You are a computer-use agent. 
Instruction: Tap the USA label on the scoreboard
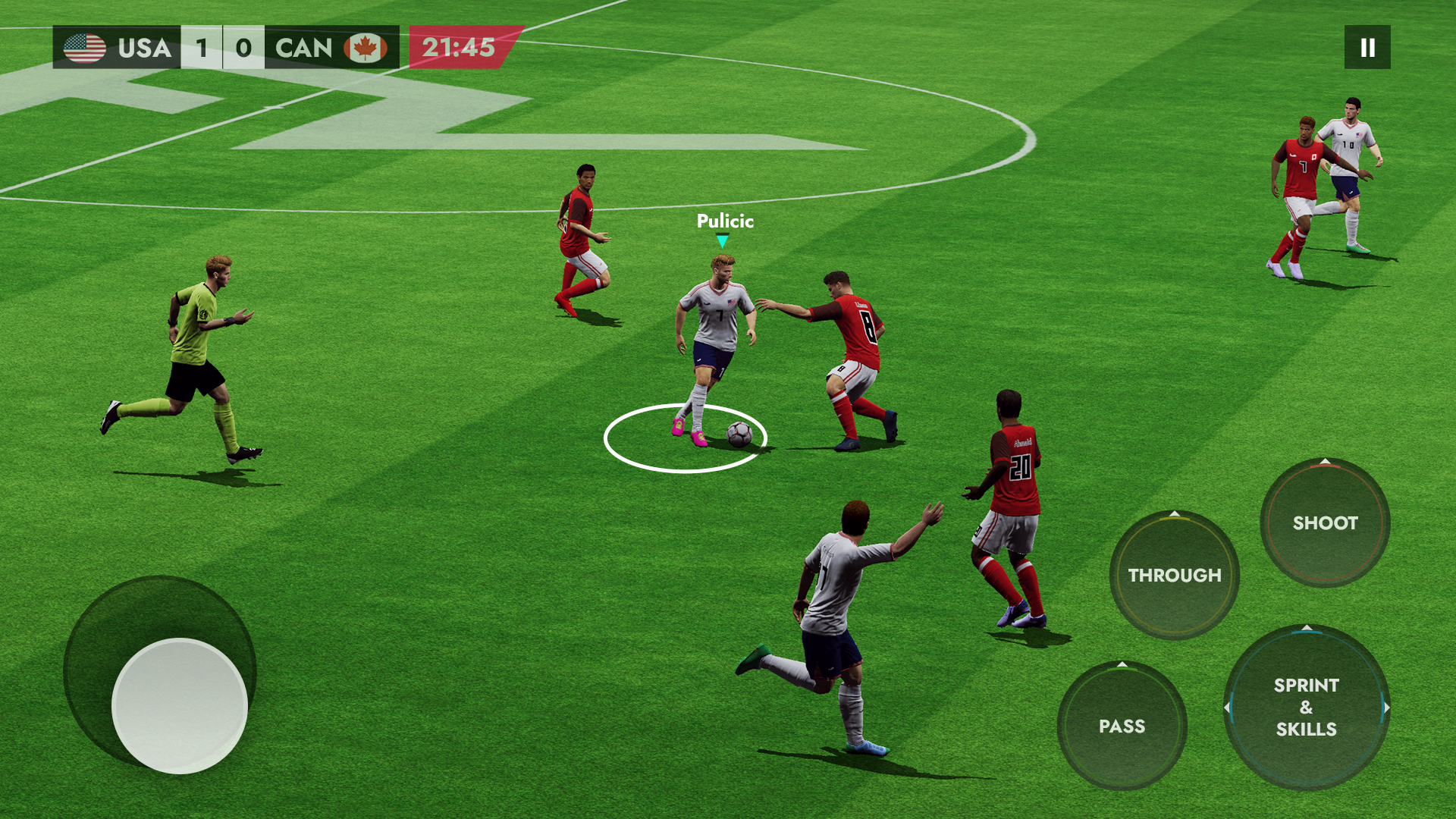144,48
